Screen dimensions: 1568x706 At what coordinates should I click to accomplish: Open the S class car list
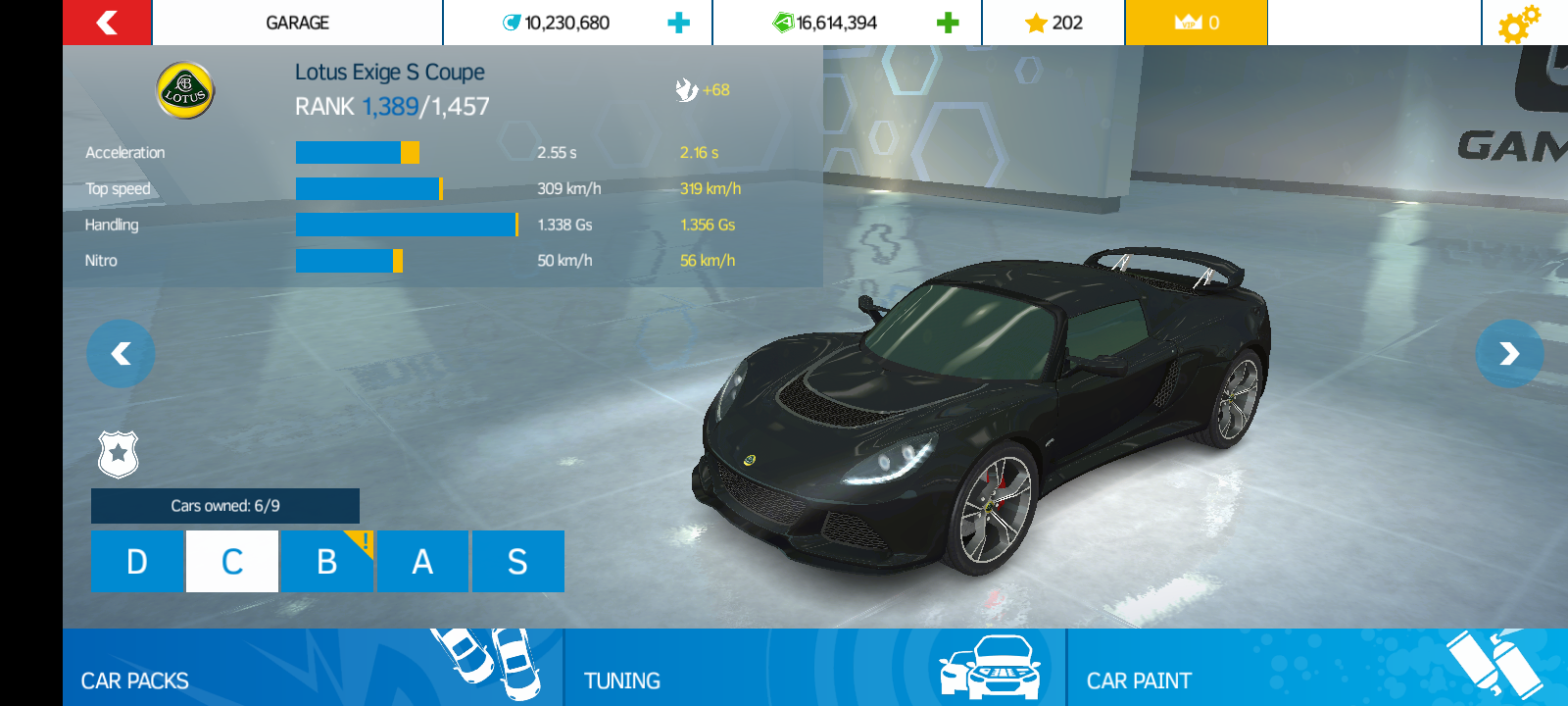coord(518,562)
